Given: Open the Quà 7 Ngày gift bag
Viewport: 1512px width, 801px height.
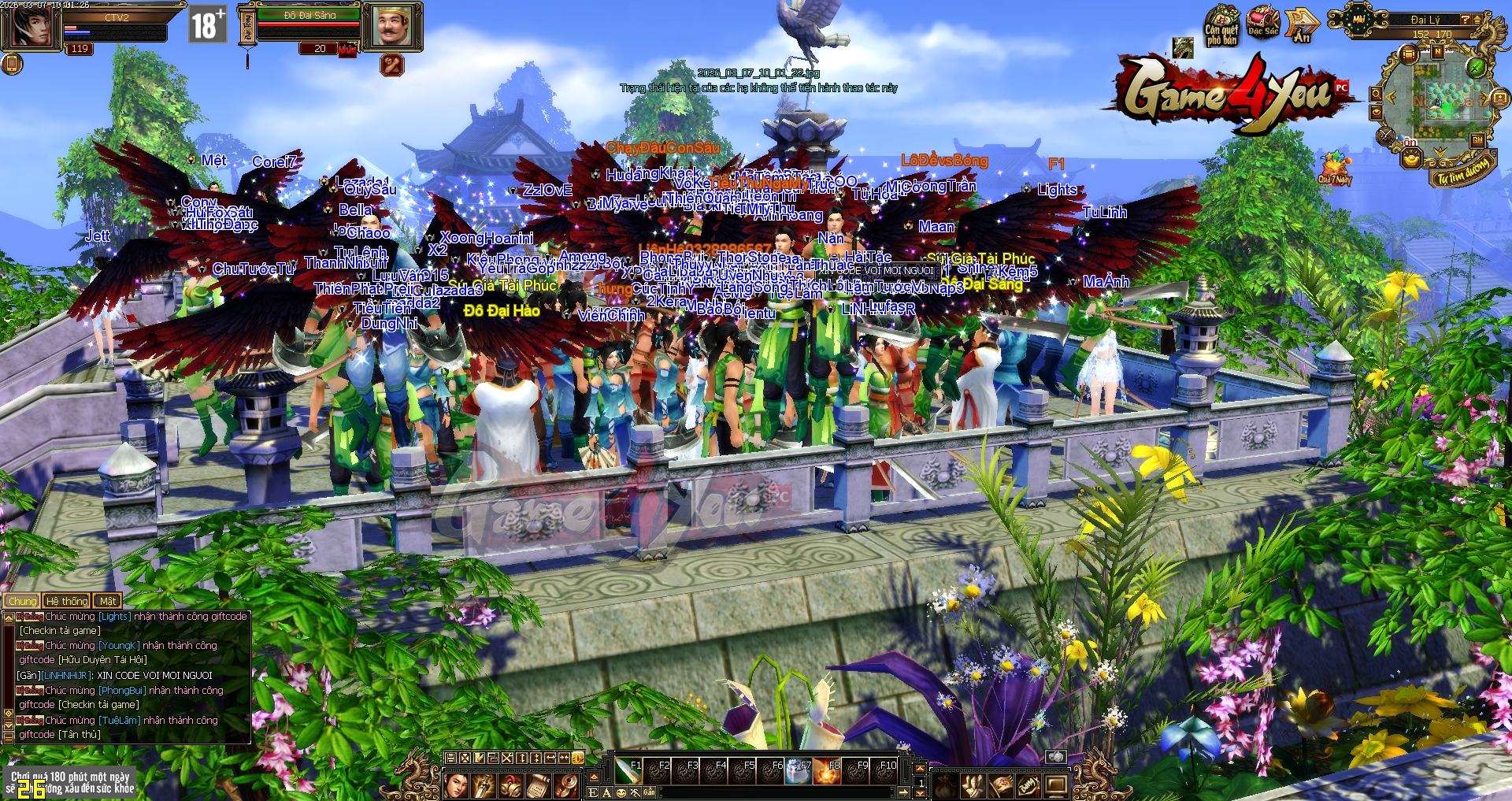Looking at the screenshot, I should click(x=1334, y=167).
